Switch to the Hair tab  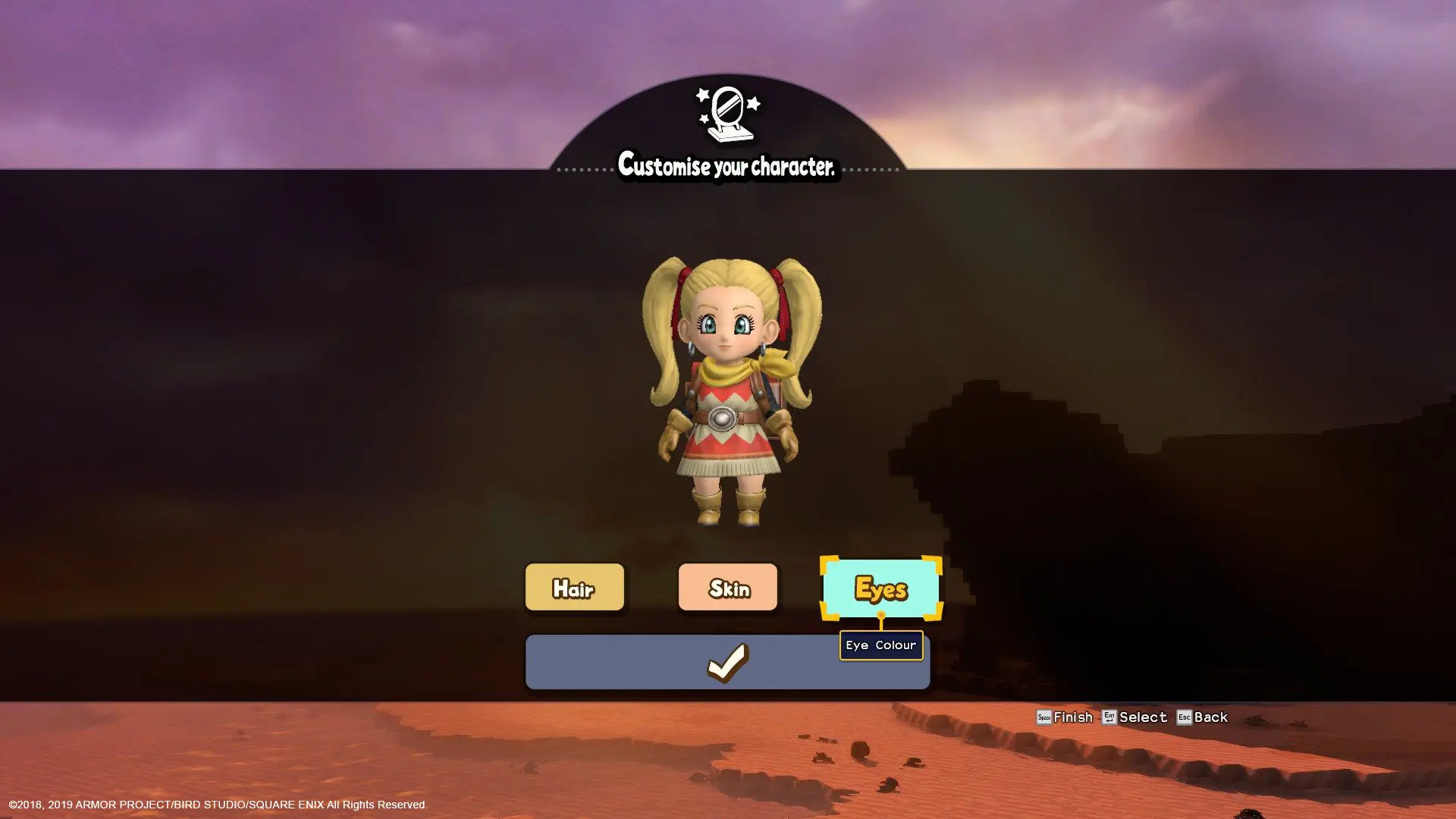click(x=574, y=587)
